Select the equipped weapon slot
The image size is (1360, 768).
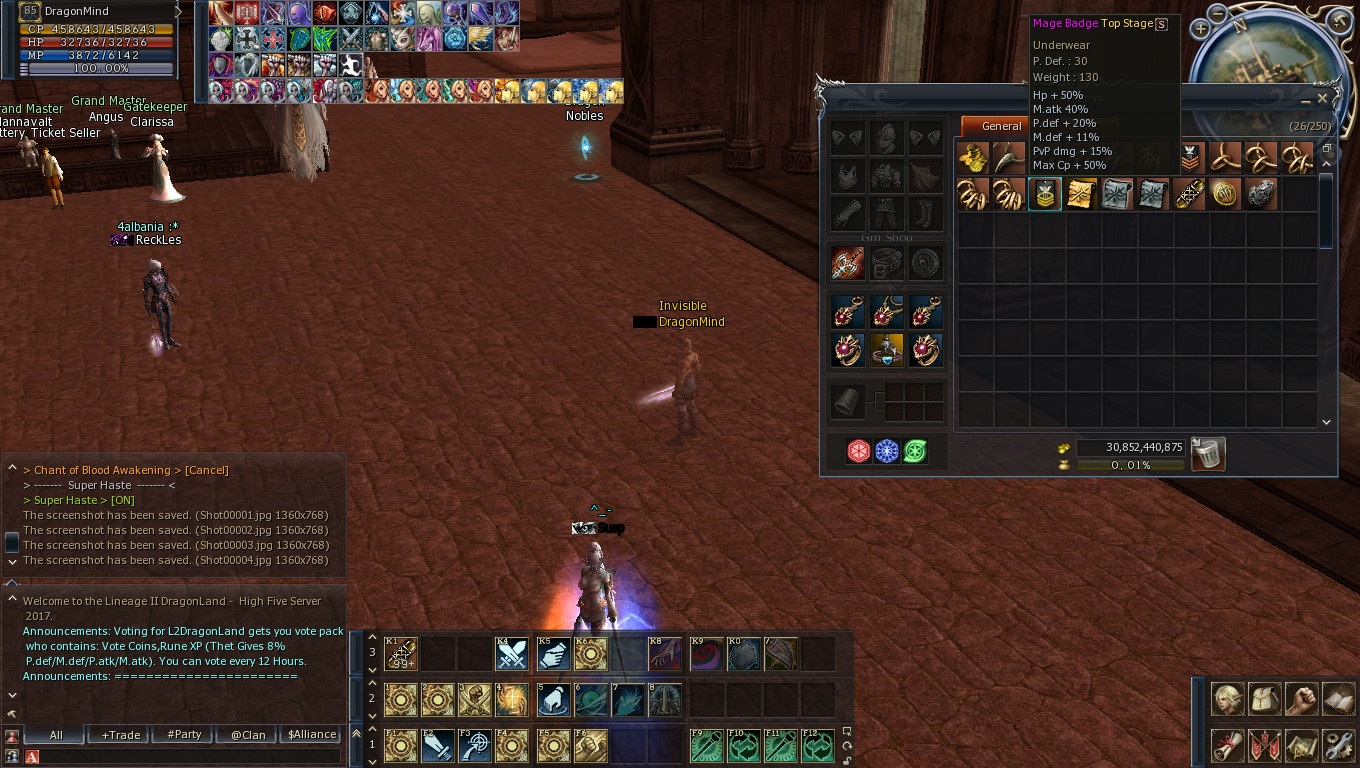coord(848,263)
